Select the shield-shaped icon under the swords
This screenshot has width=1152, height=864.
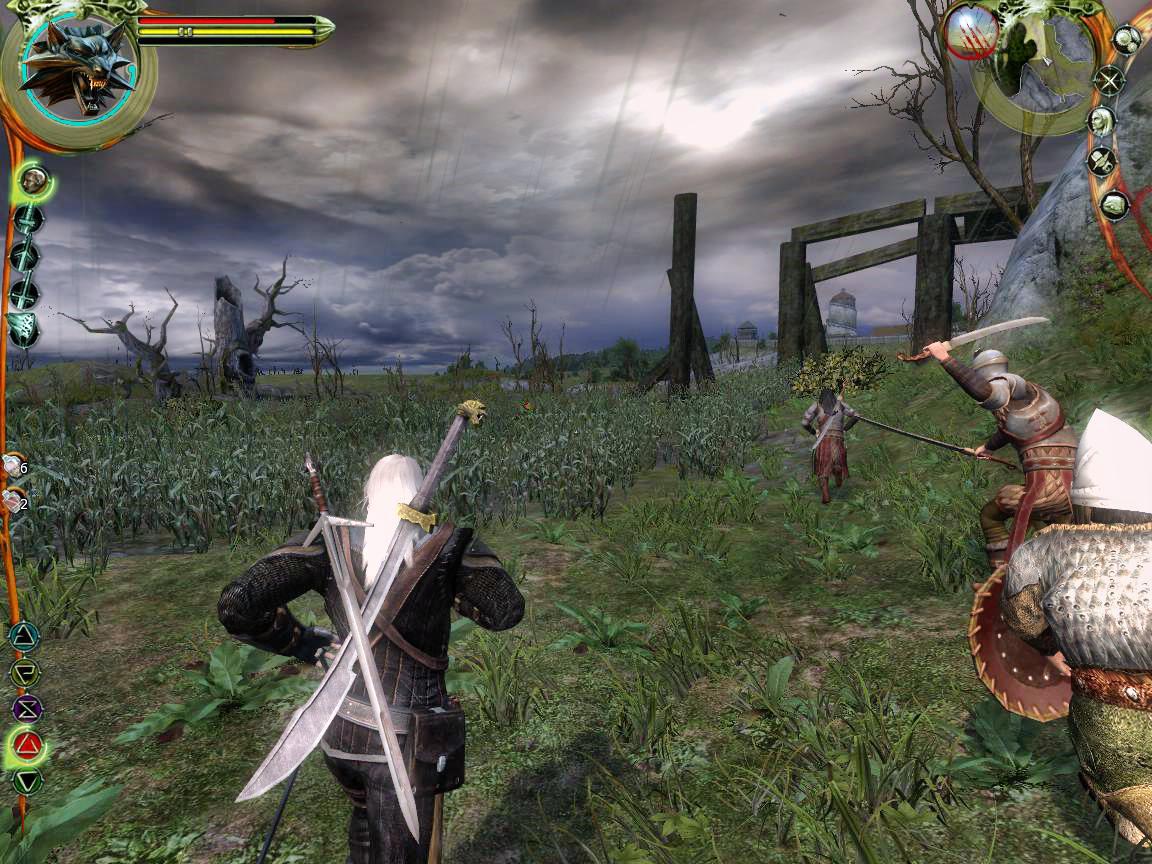24,330
